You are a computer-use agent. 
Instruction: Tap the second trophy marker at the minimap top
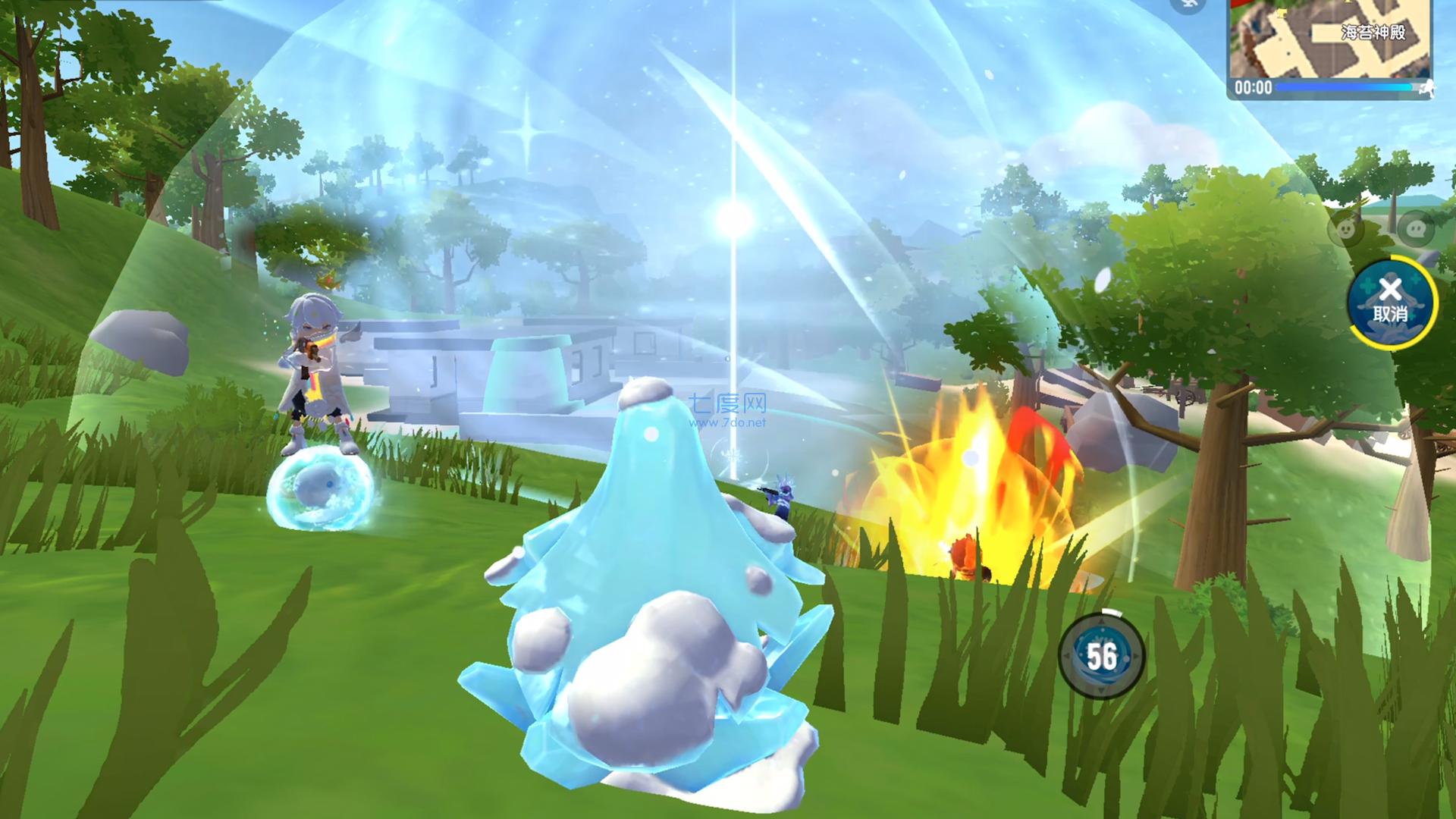point(1347,2)
